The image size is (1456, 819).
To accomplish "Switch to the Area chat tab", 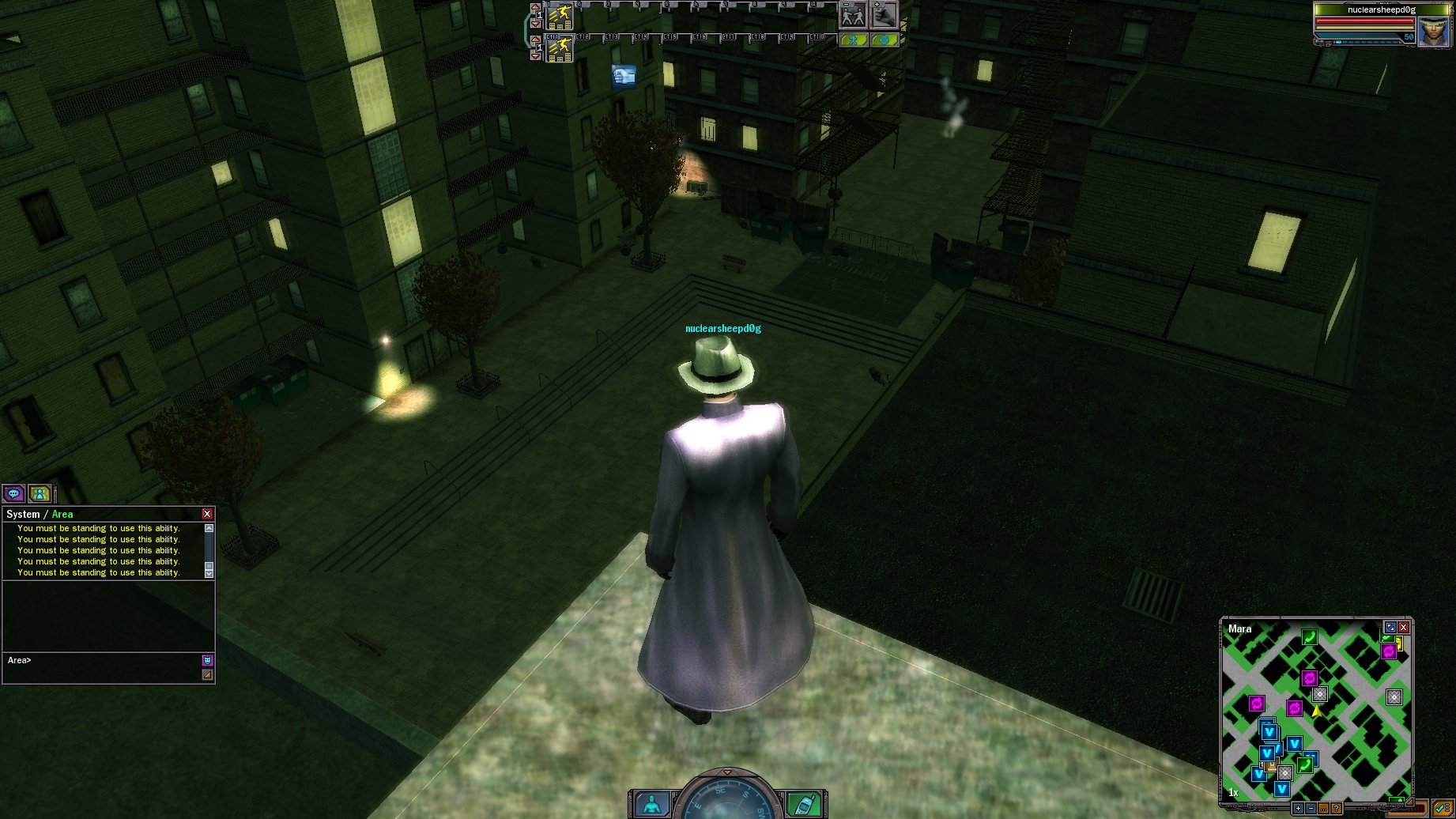I will coord(62,514).
